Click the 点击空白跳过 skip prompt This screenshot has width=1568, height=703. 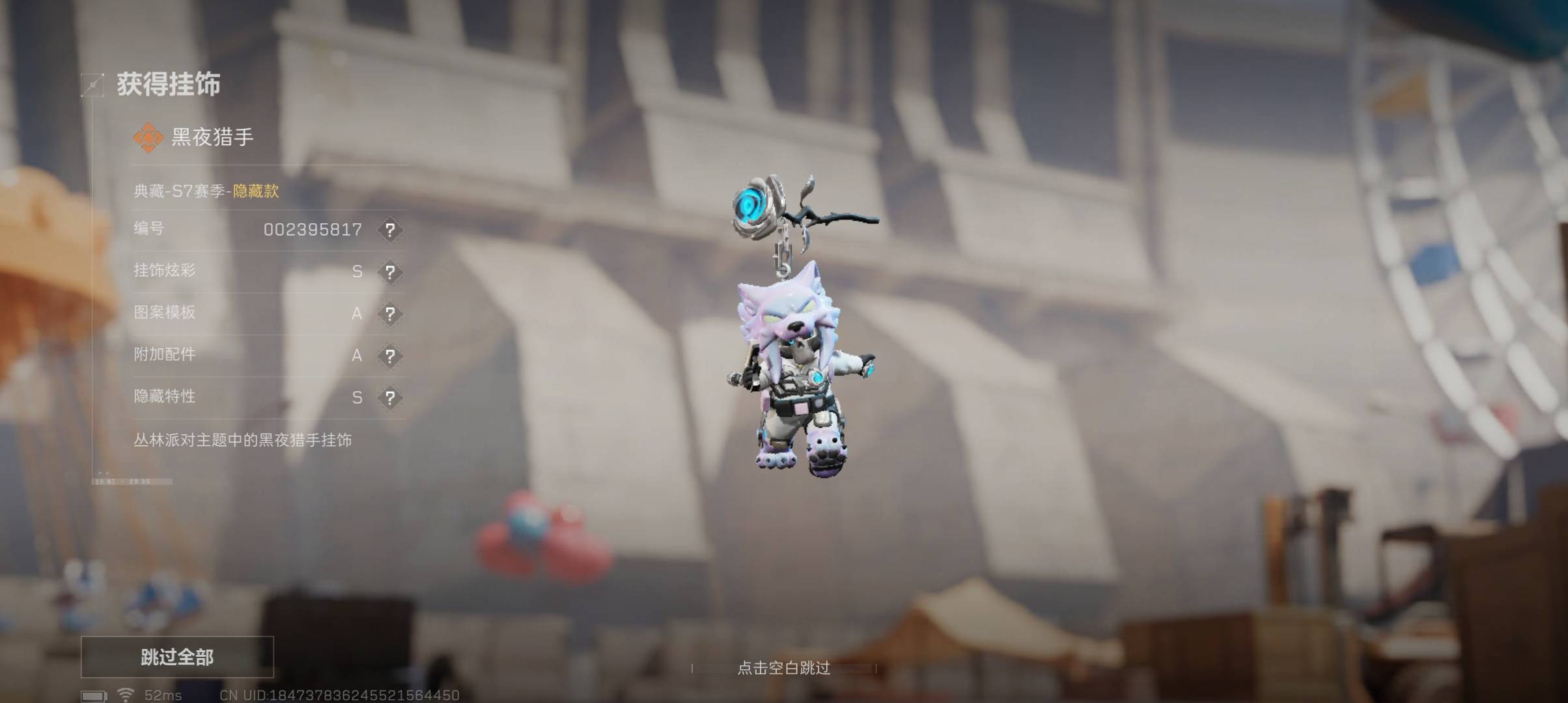[783, 668]
